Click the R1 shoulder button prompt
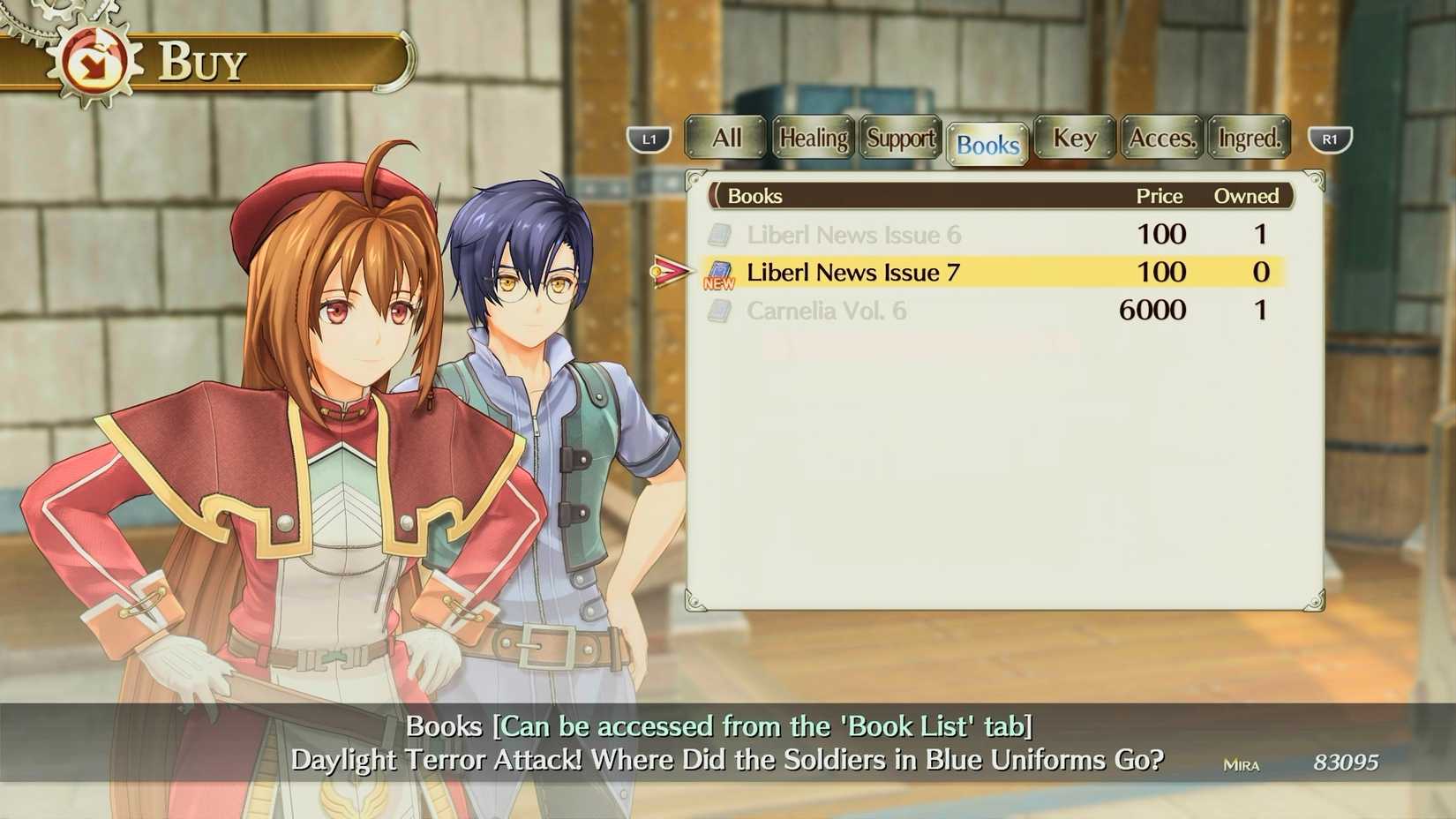 (1331, 139)
